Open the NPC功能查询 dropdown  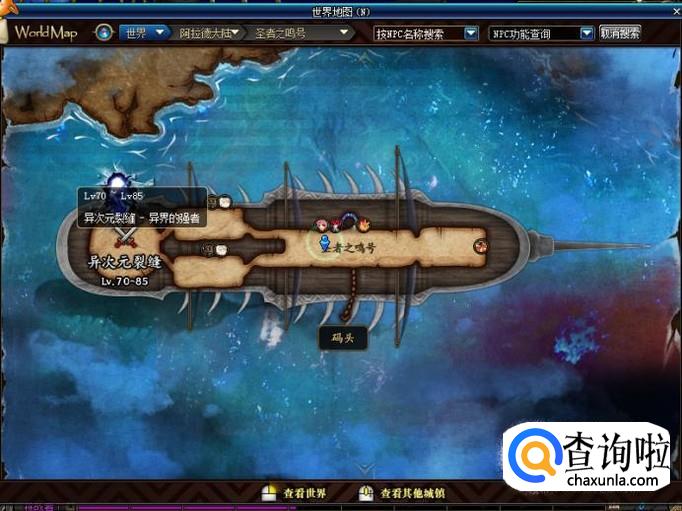pyautogui.click(x=542, y=33)
